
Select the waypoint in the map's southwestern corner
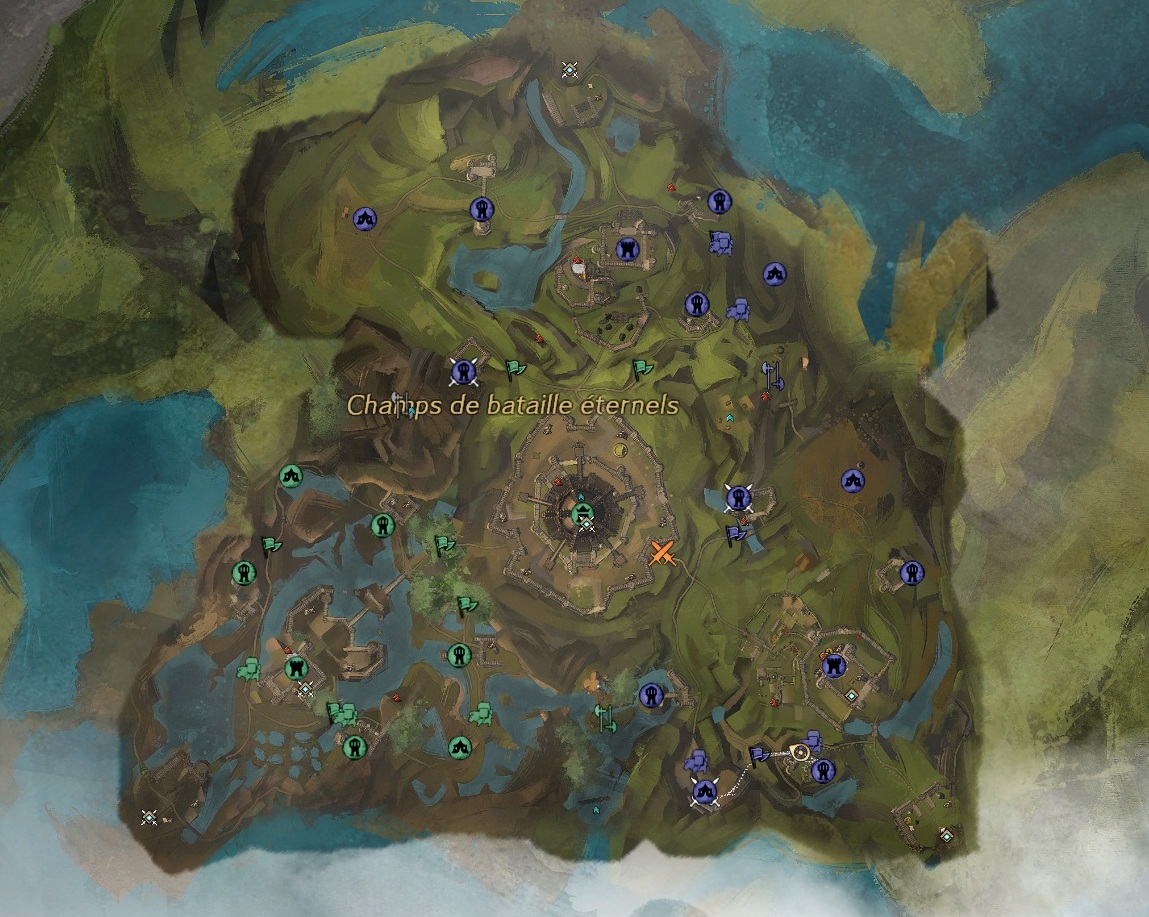click(x=149, y=817)
